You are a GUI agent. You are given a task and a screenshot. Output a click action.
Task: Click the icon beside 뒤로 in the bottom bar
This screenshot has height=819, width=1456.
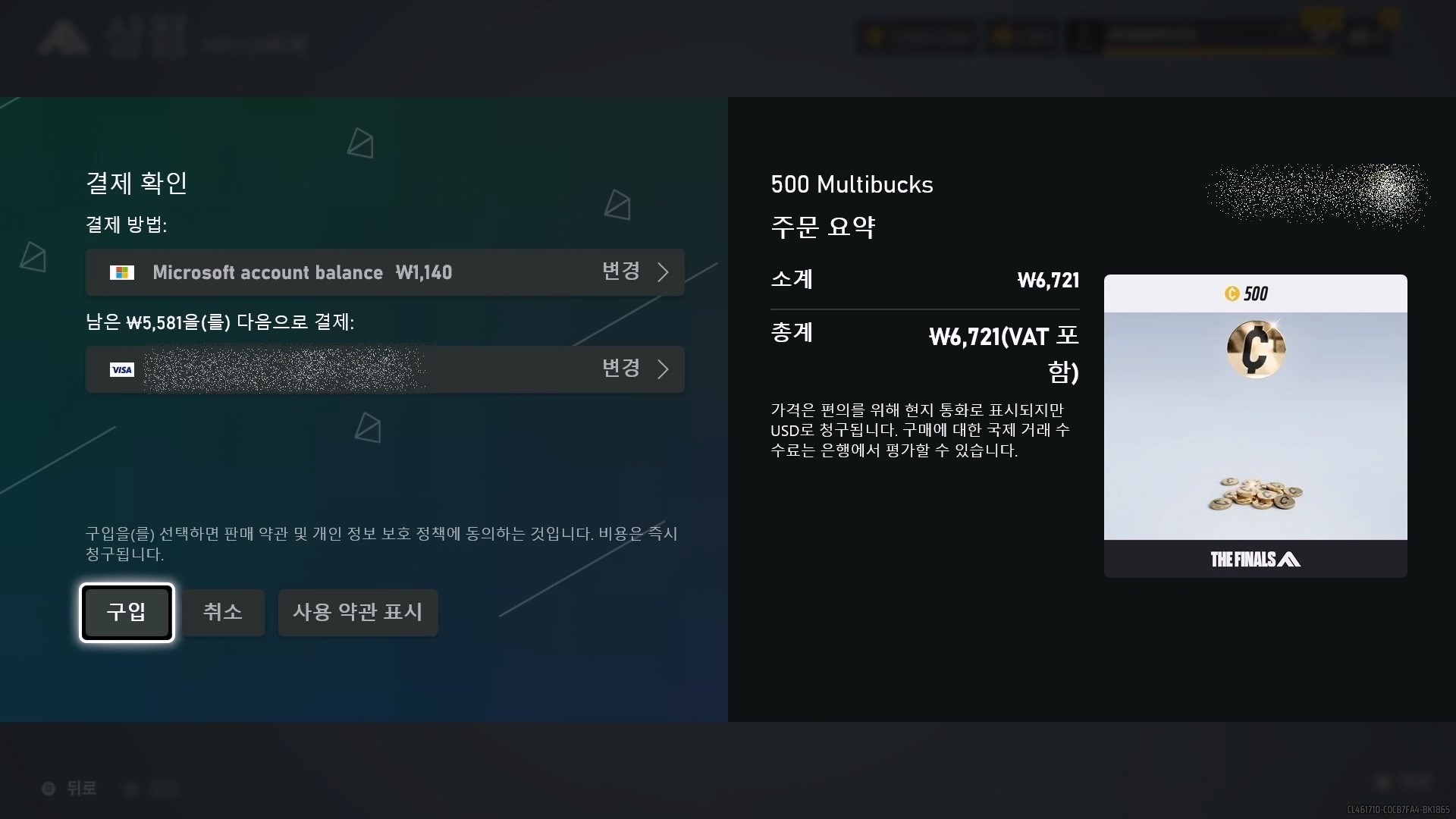49,789
